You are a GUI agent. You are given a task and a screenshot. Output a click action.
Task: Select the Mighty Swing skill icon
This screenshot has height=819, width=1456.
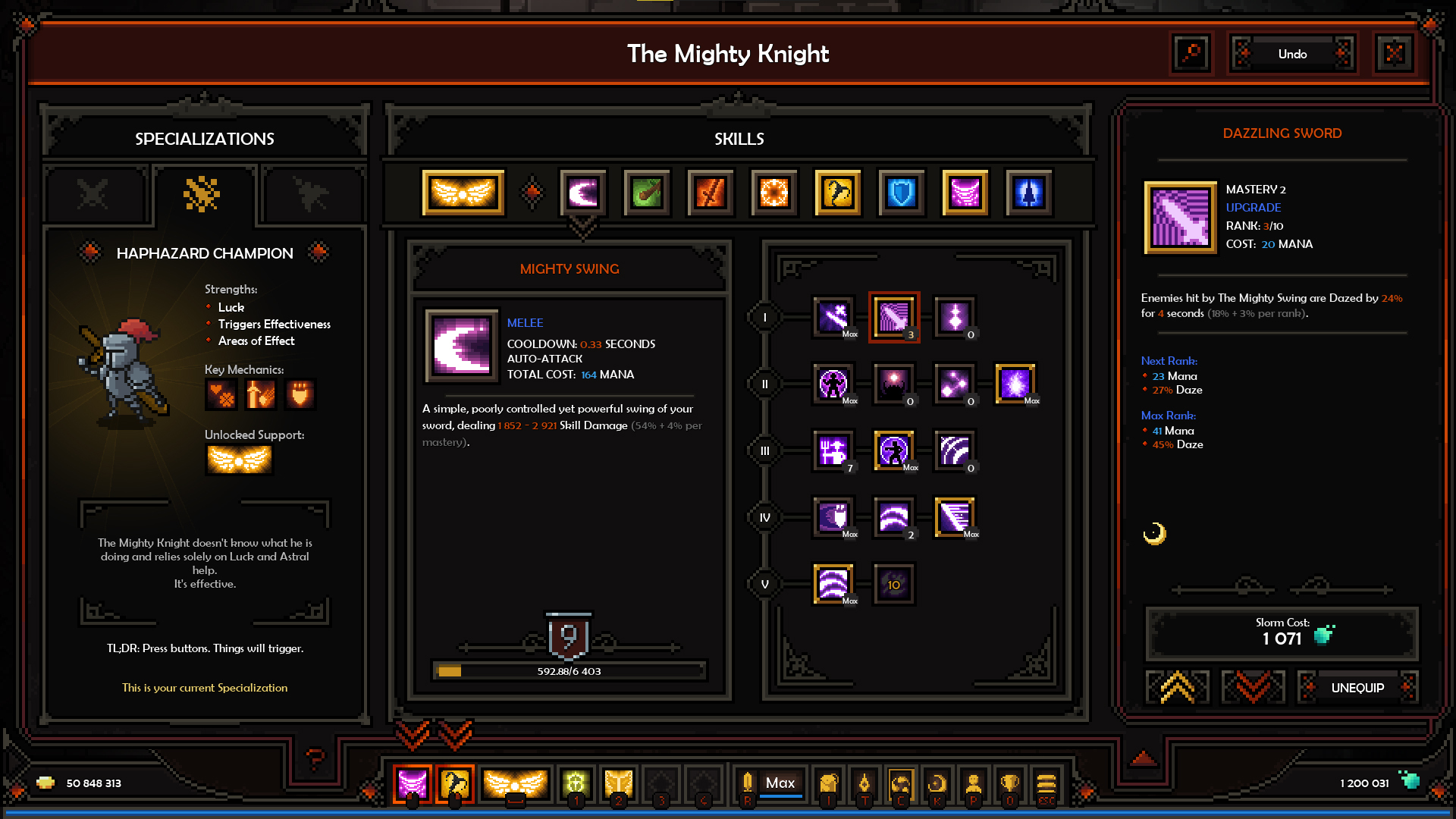point(584,192)
